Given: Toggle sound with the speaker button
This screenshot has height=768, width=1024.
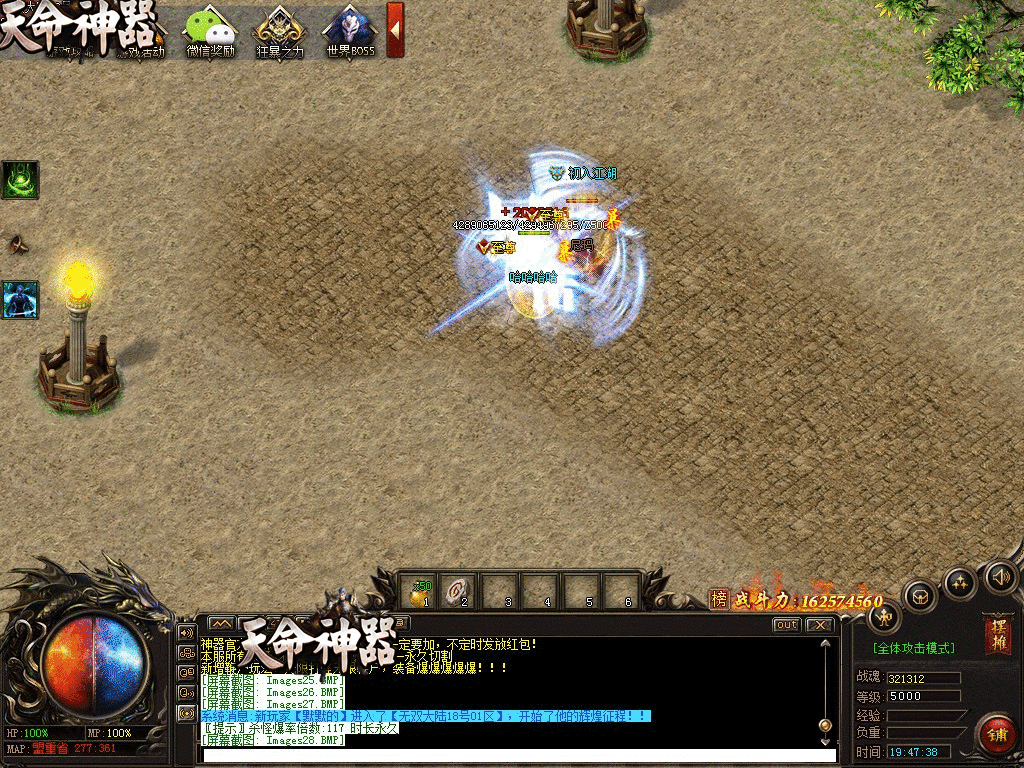Looking at the screenshot, I should coord(1000,576).
